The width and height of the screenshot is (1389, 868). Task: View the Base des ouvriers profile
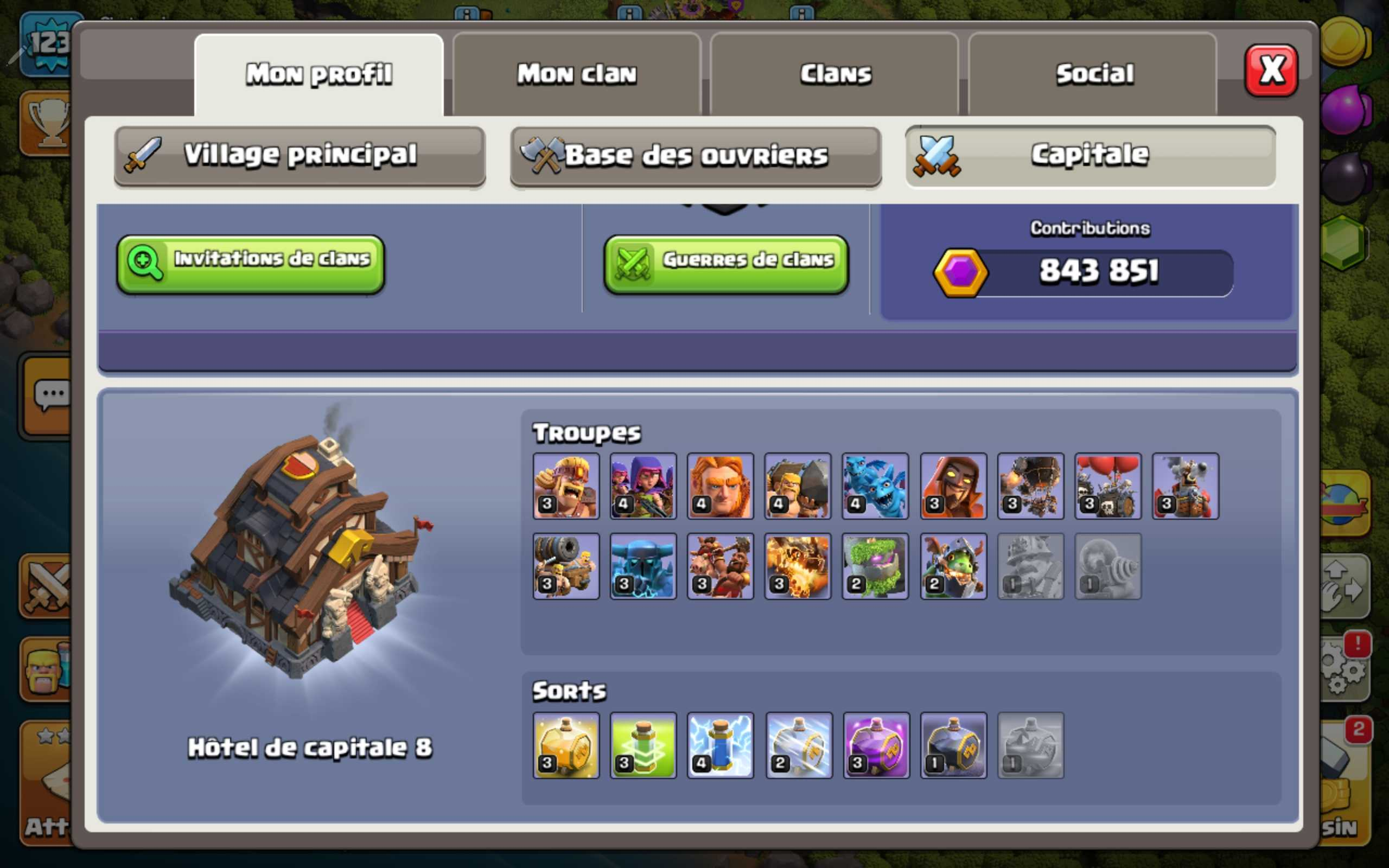pos(696,156)
